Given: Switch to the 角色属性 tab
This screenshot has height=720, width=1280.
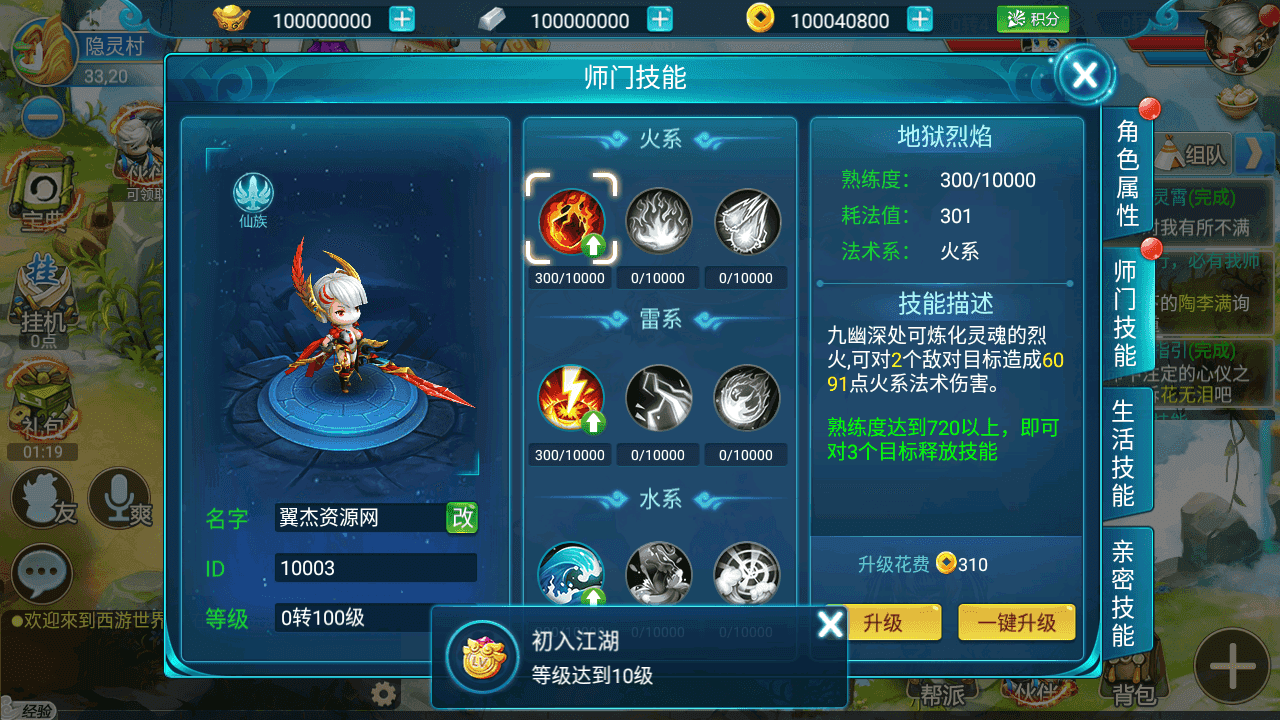Looking at the screenshot, I should point(1127,173).
